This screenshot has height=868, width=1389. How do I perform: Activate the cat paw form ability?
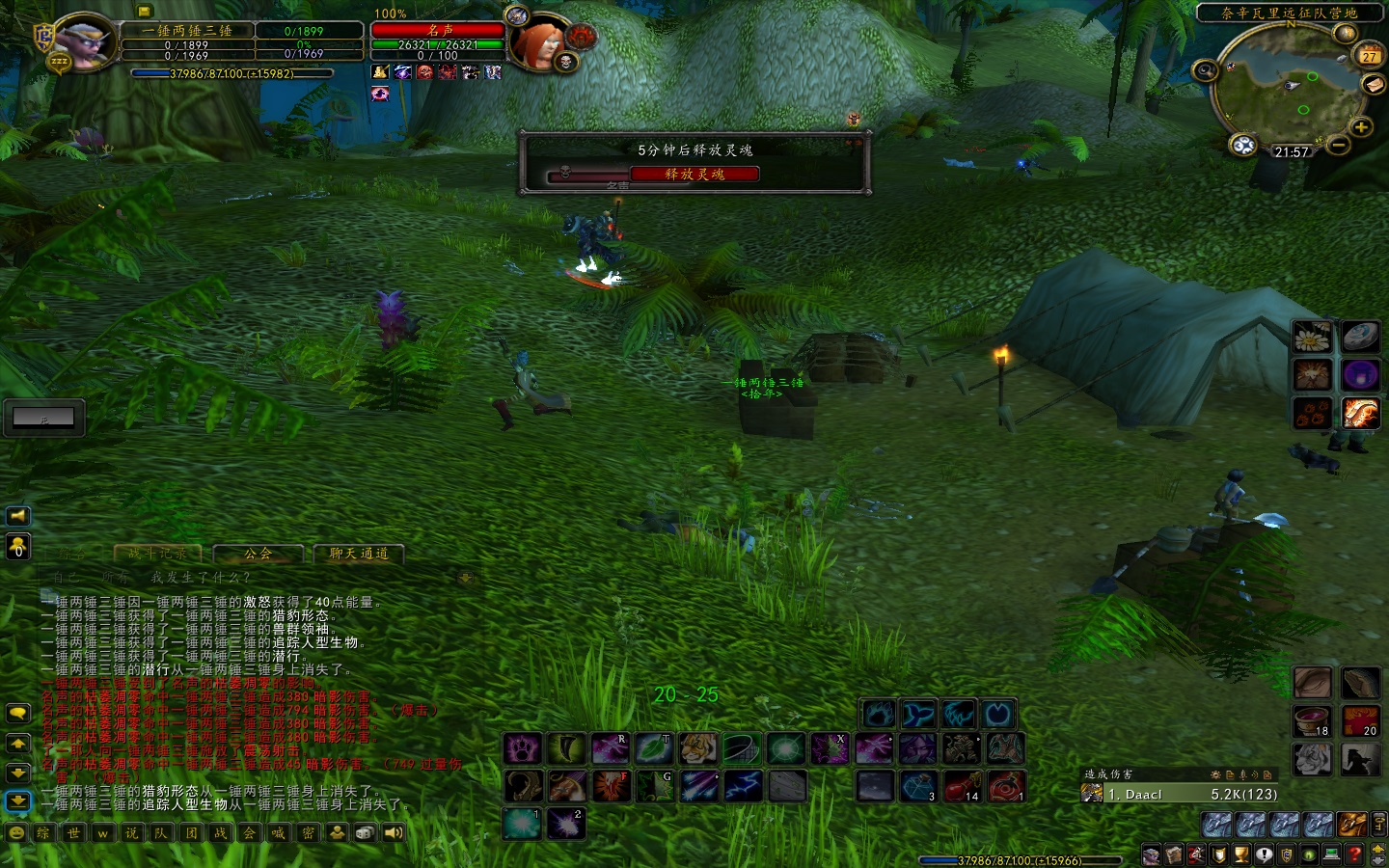tap(523, 748)
